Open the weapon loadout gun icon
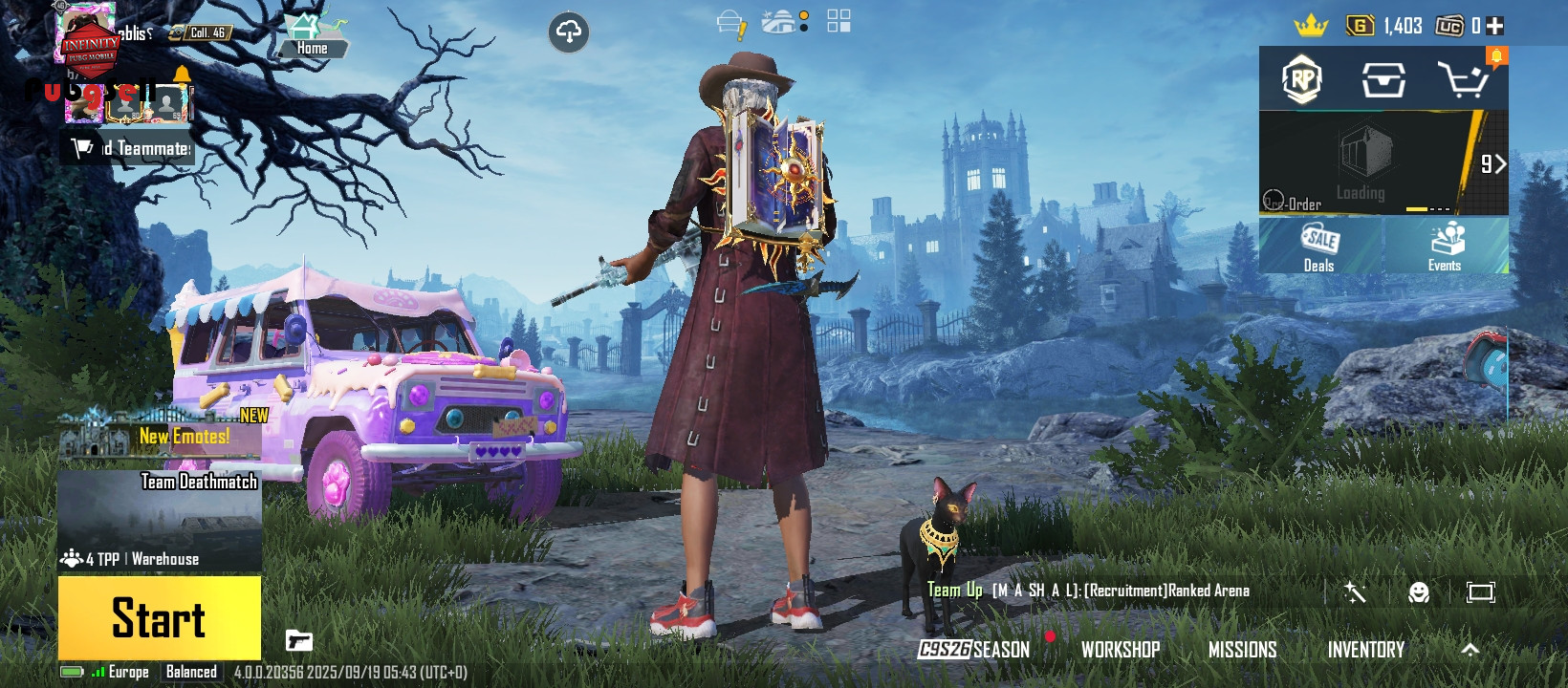 pyautogui.click(x=299, y=640)
